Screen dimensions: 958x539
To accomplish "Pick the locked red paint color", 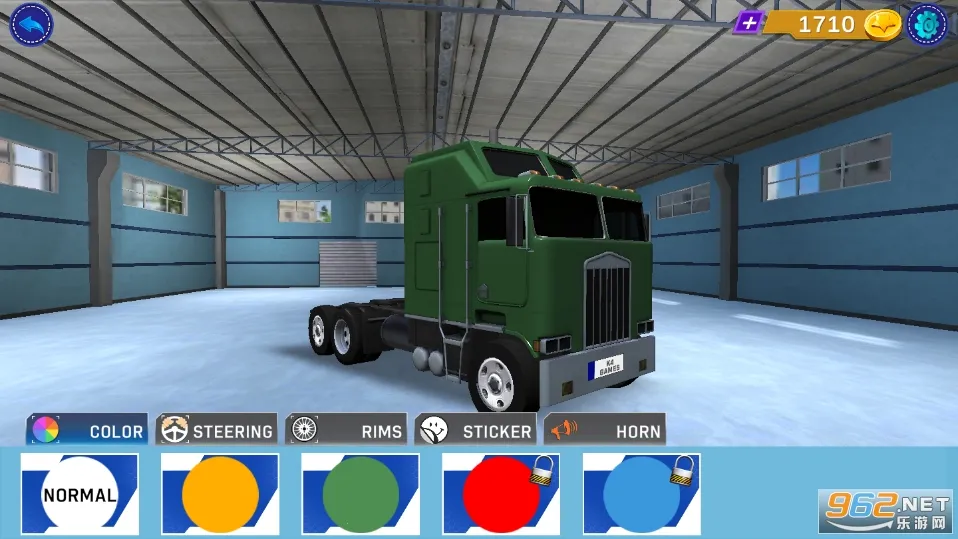I will click(501, 494).
